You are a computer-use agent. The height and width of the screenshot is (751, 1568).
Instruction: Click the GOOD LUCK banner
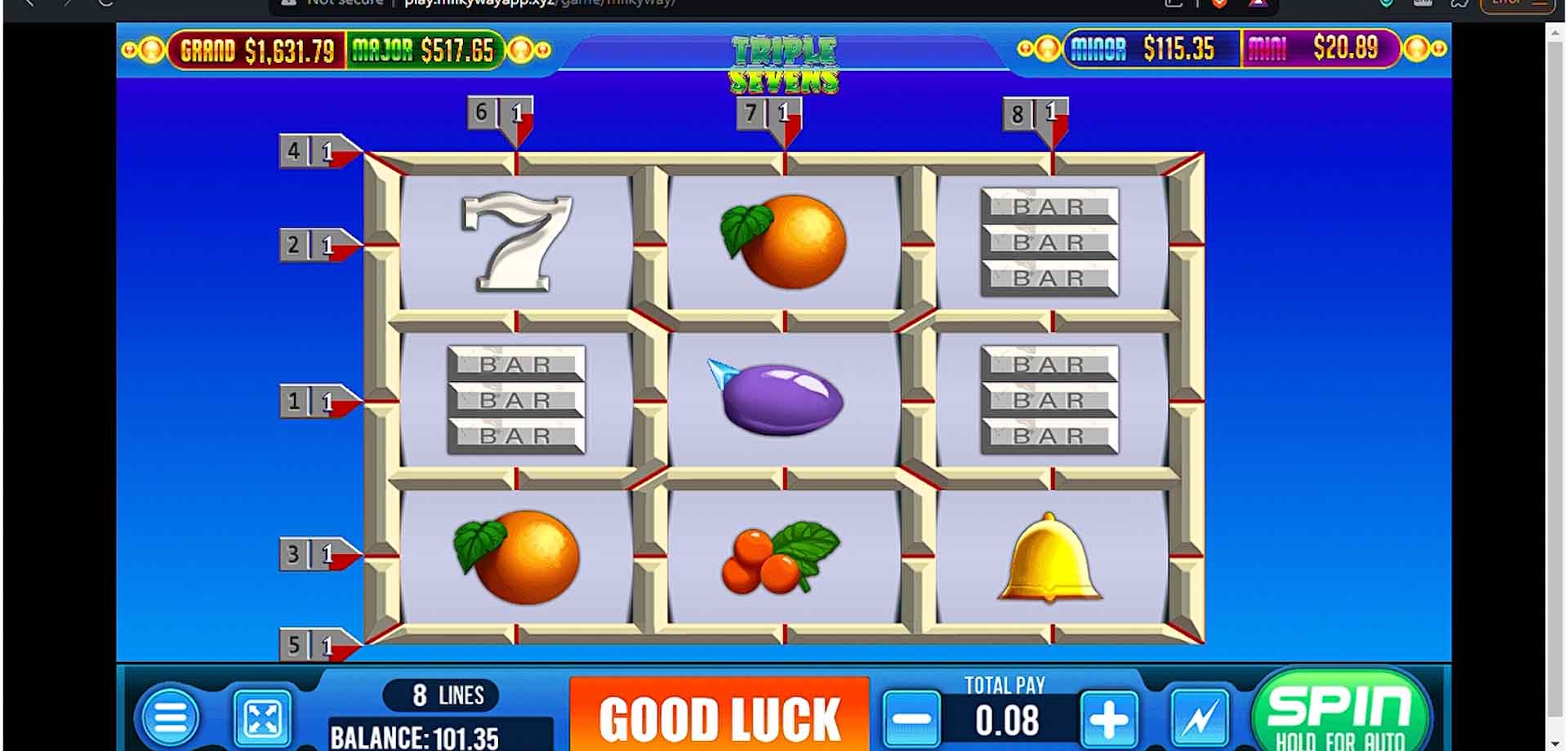[x=719, y=718]
